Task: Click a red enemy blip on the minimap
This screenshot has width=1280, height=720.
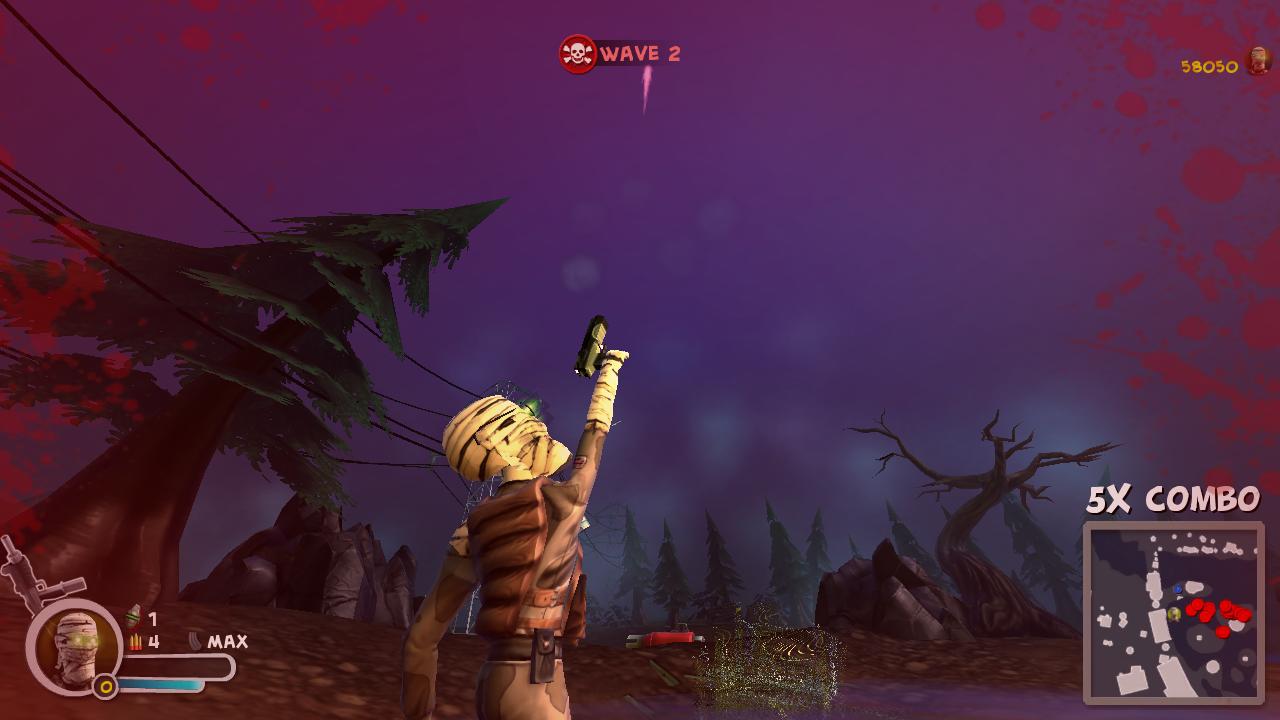Action: click(x=1196, y=605)
